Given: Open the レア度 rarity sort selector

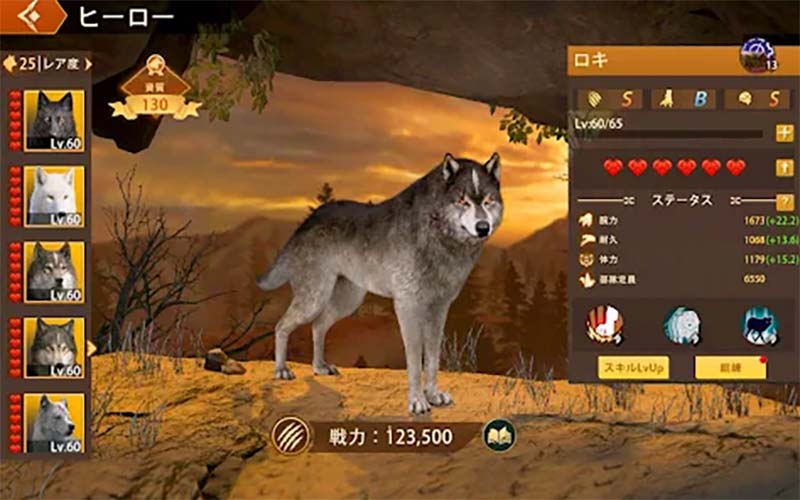Looking at the screenshot, I should point(48,63).
